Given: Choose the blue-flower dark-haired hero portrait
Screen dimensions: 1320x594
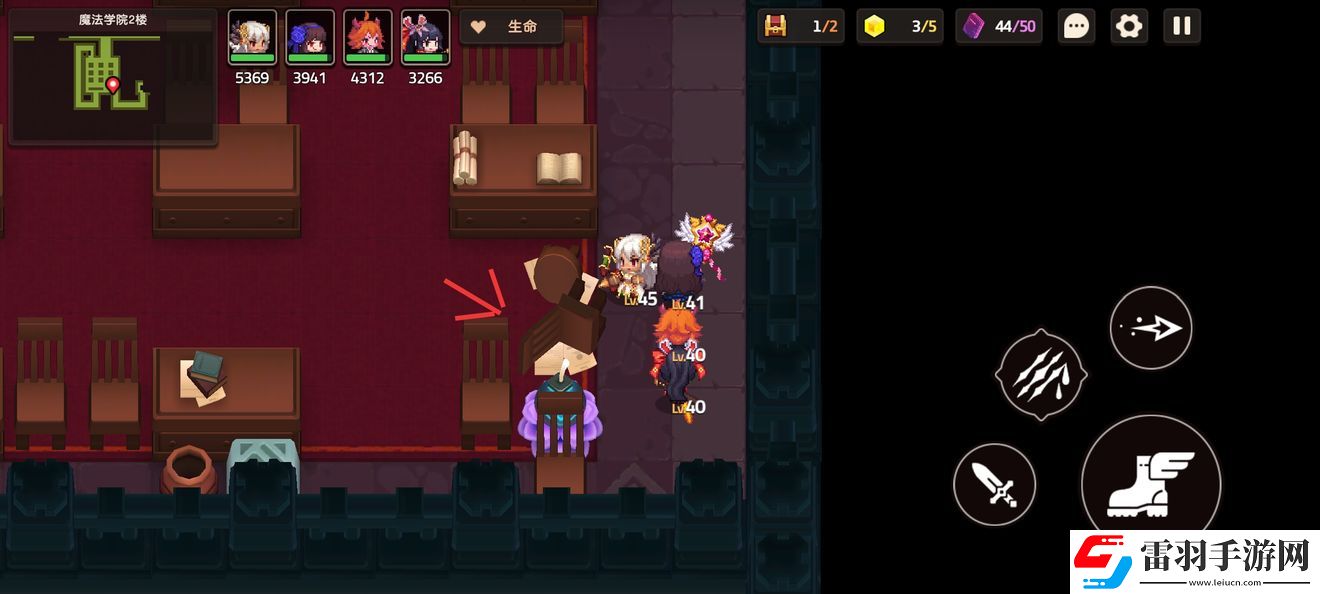Looking at the screenshot, I should pos(310,38).
